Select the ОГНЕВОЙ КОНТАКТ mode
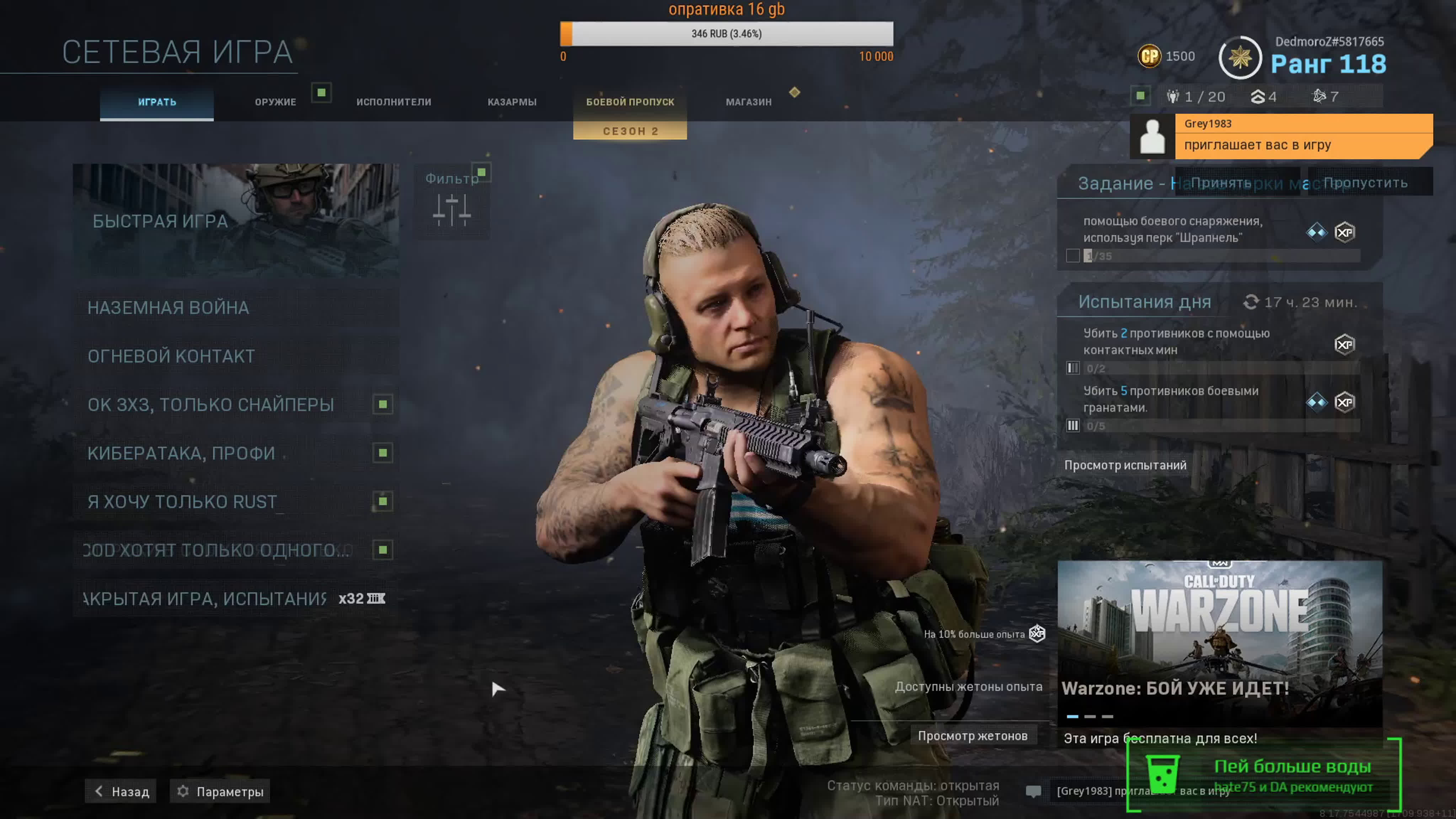The width and height of the screenshot is (1456, 819). coord(236,356)
